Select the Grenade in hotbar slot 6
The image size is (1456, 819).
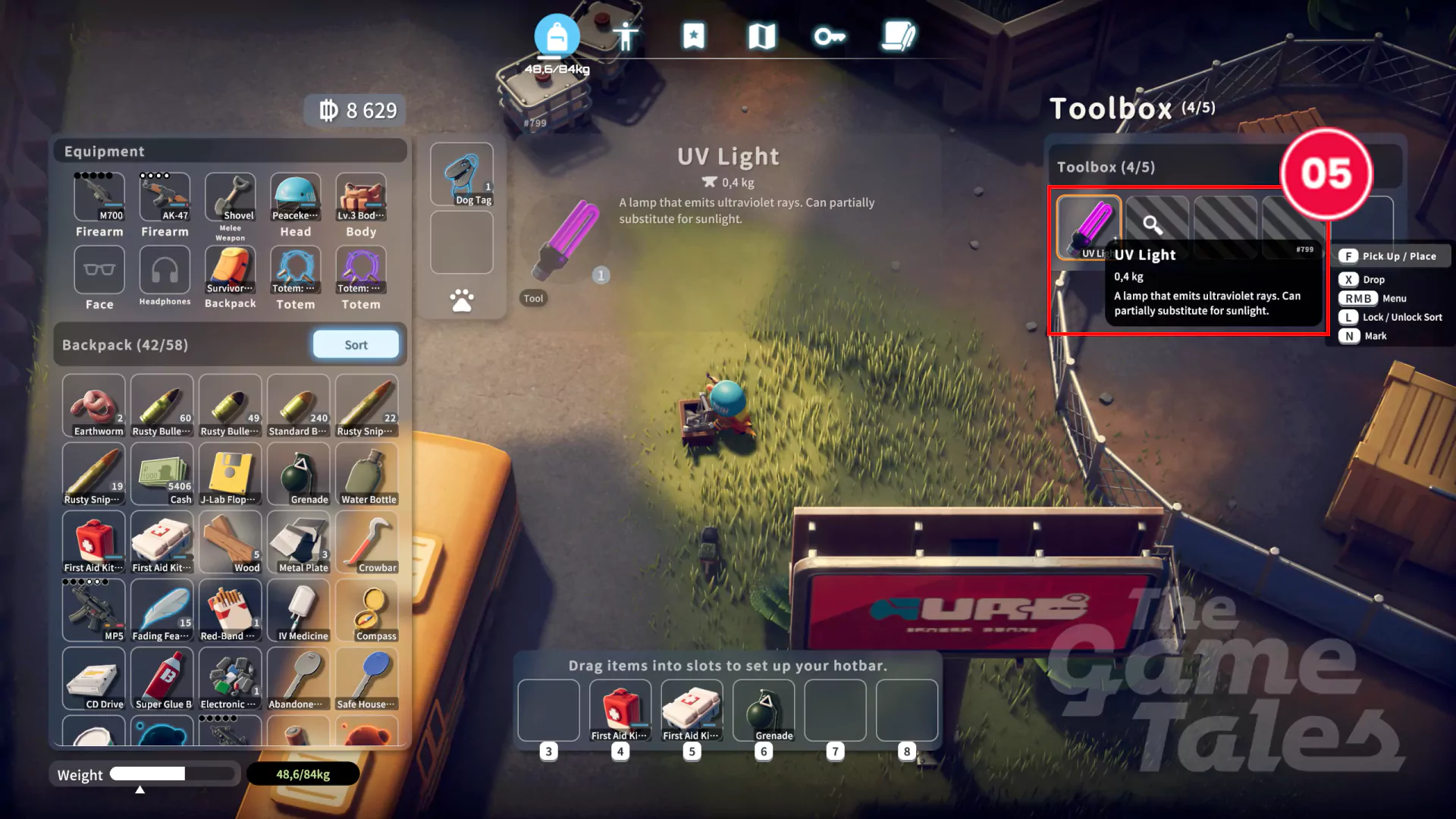tap(764, 711)
